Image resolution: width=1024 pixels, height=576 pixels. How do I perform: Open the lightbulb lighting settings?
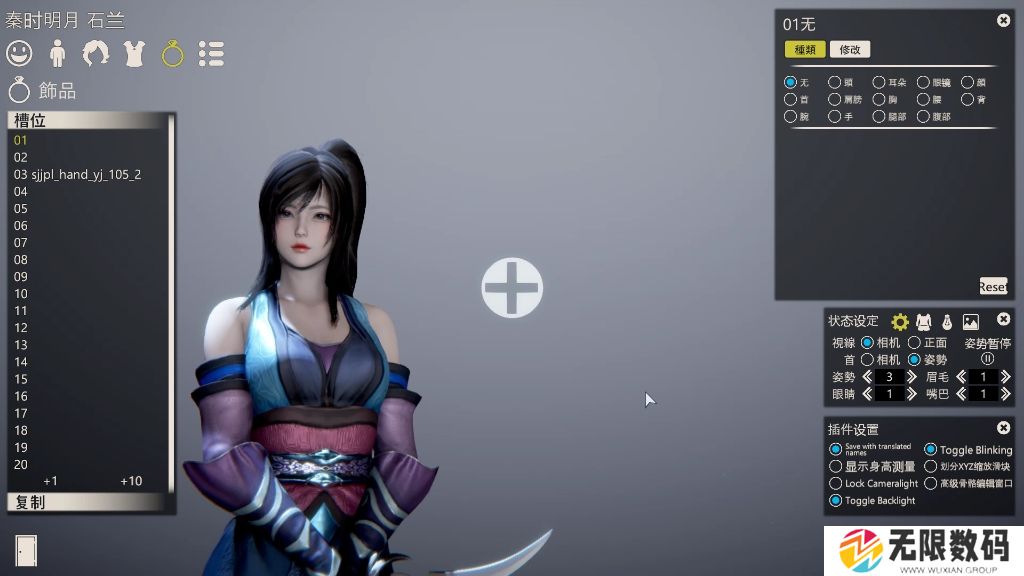pos(946,322)
